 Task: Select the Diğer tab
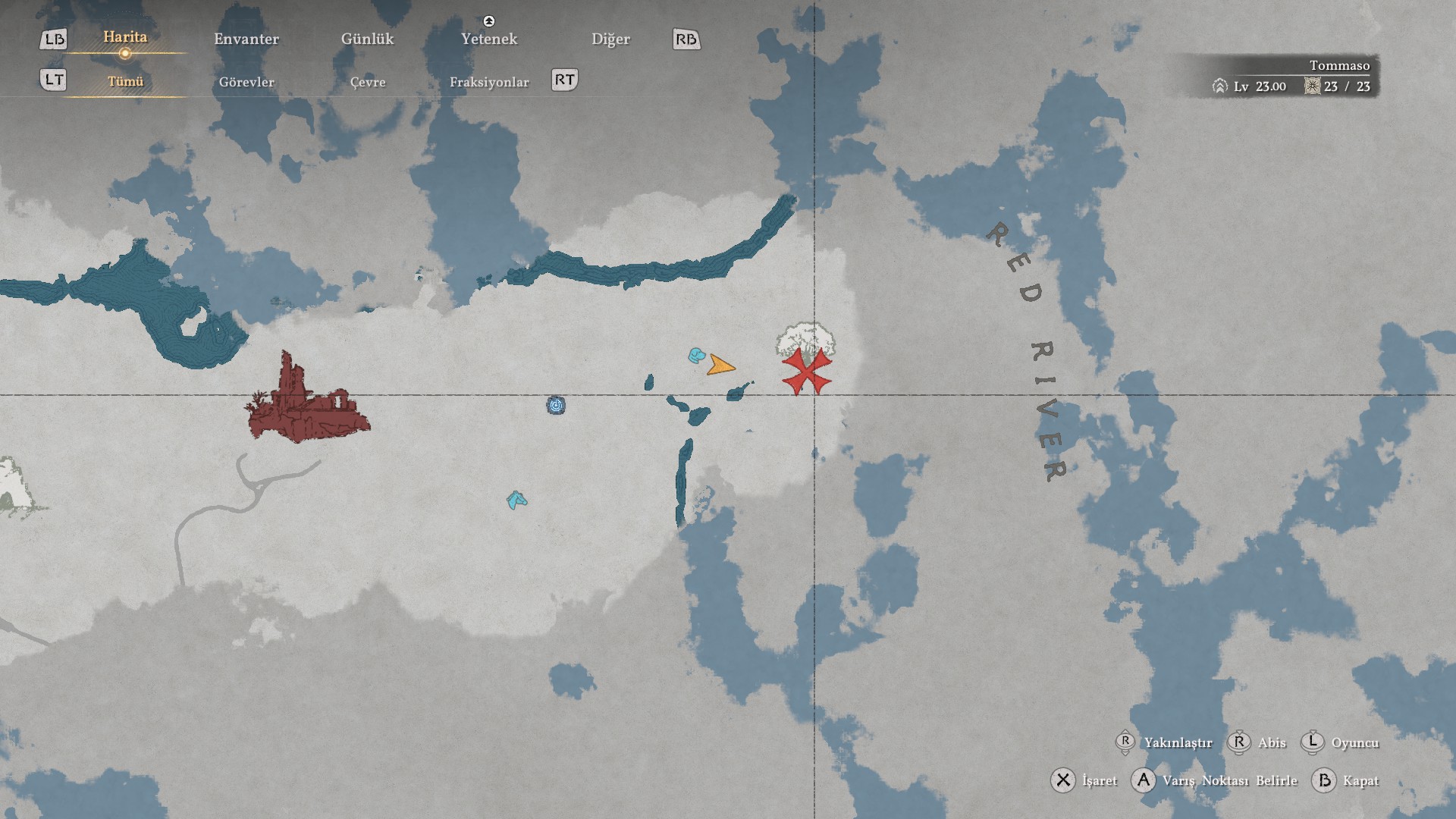tap(610, 39)
